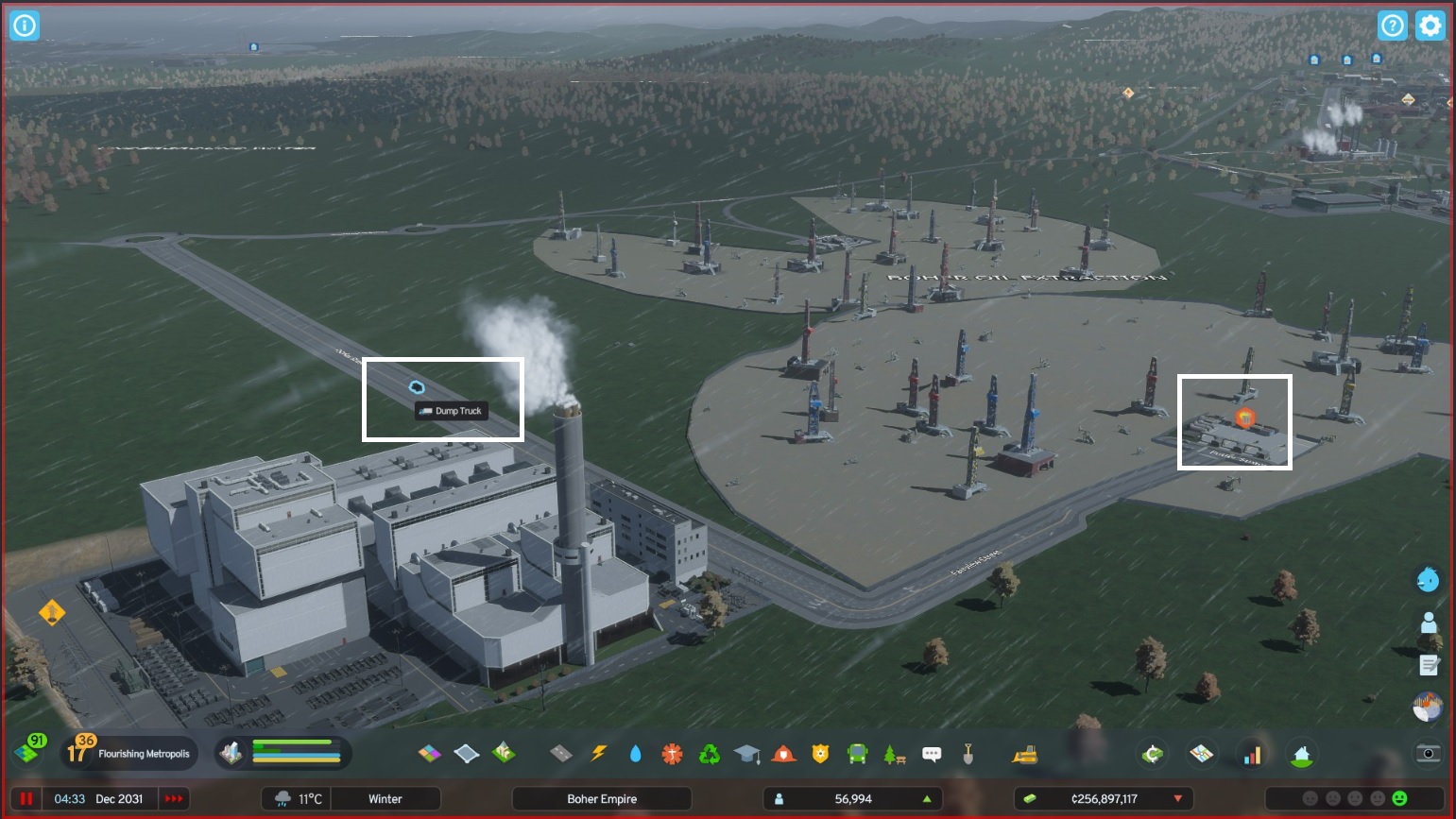Open the Education menu with graduation cap icon
The width and height of the screenshot is (1456, 819).
[x=747, y=754]
